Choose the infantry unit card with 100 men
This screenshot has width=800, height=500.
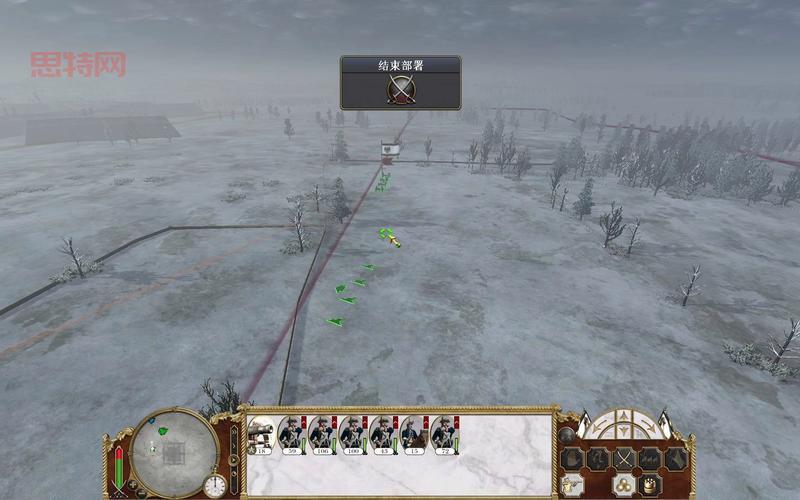click(352, 434)
